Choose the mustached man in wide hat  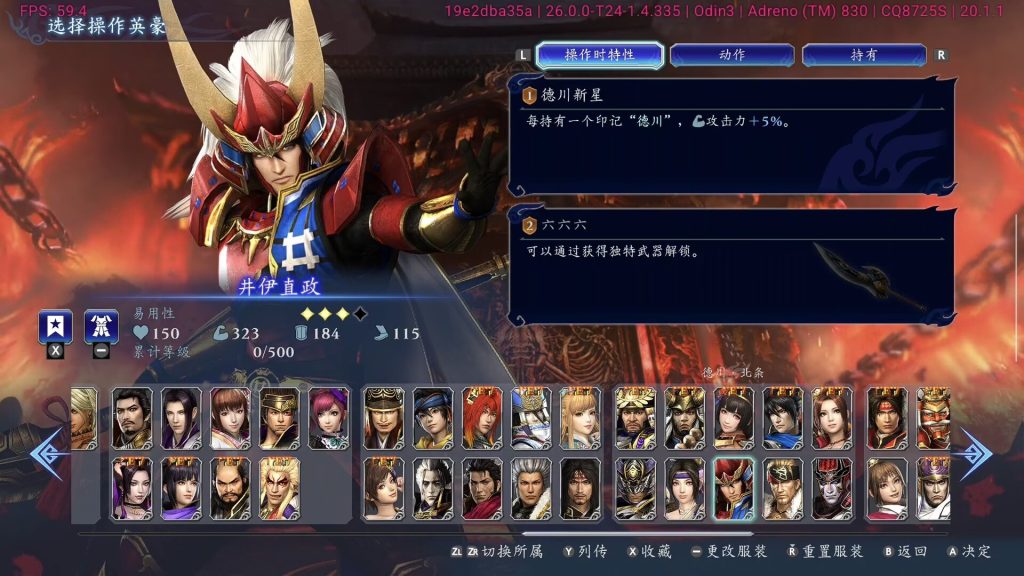tap(384, 418)
